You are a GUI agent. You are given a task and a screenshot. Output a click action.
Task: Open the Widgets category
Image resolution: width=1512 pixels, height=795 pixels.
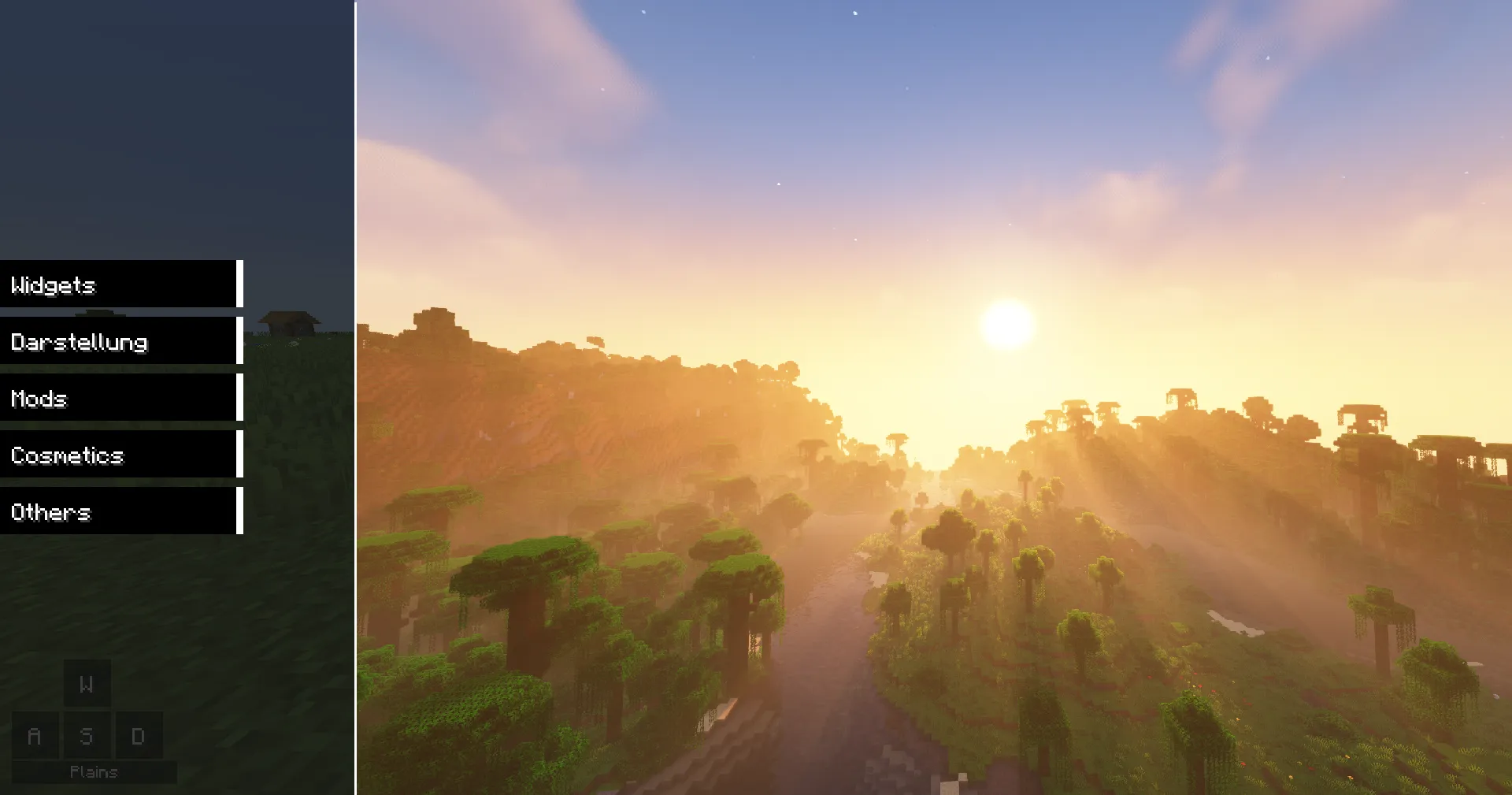click(118, 285)
